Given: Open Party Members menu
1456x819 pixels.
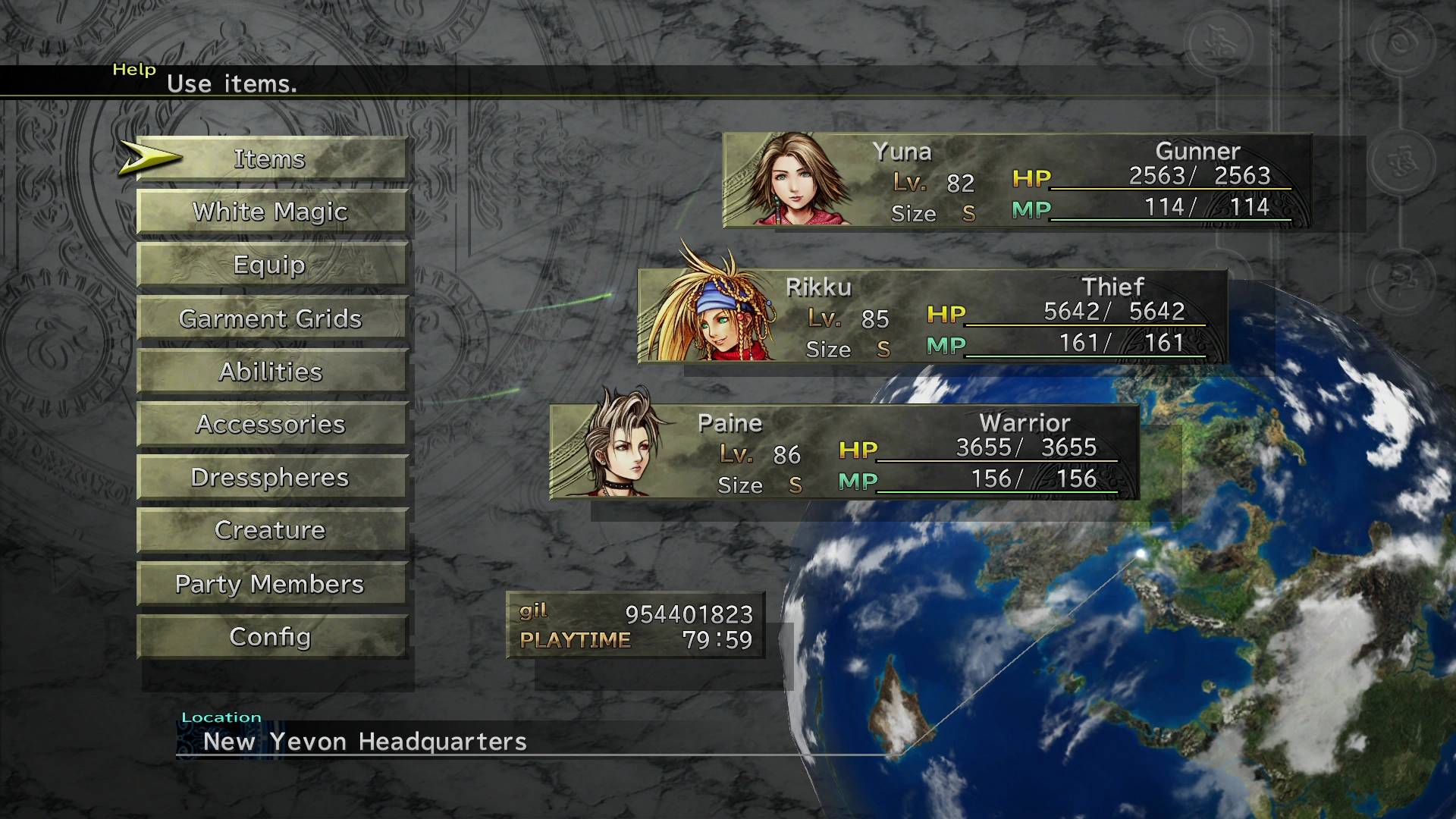Looking at the screenshot, I should pyautogui.click(x=271, y=584).
